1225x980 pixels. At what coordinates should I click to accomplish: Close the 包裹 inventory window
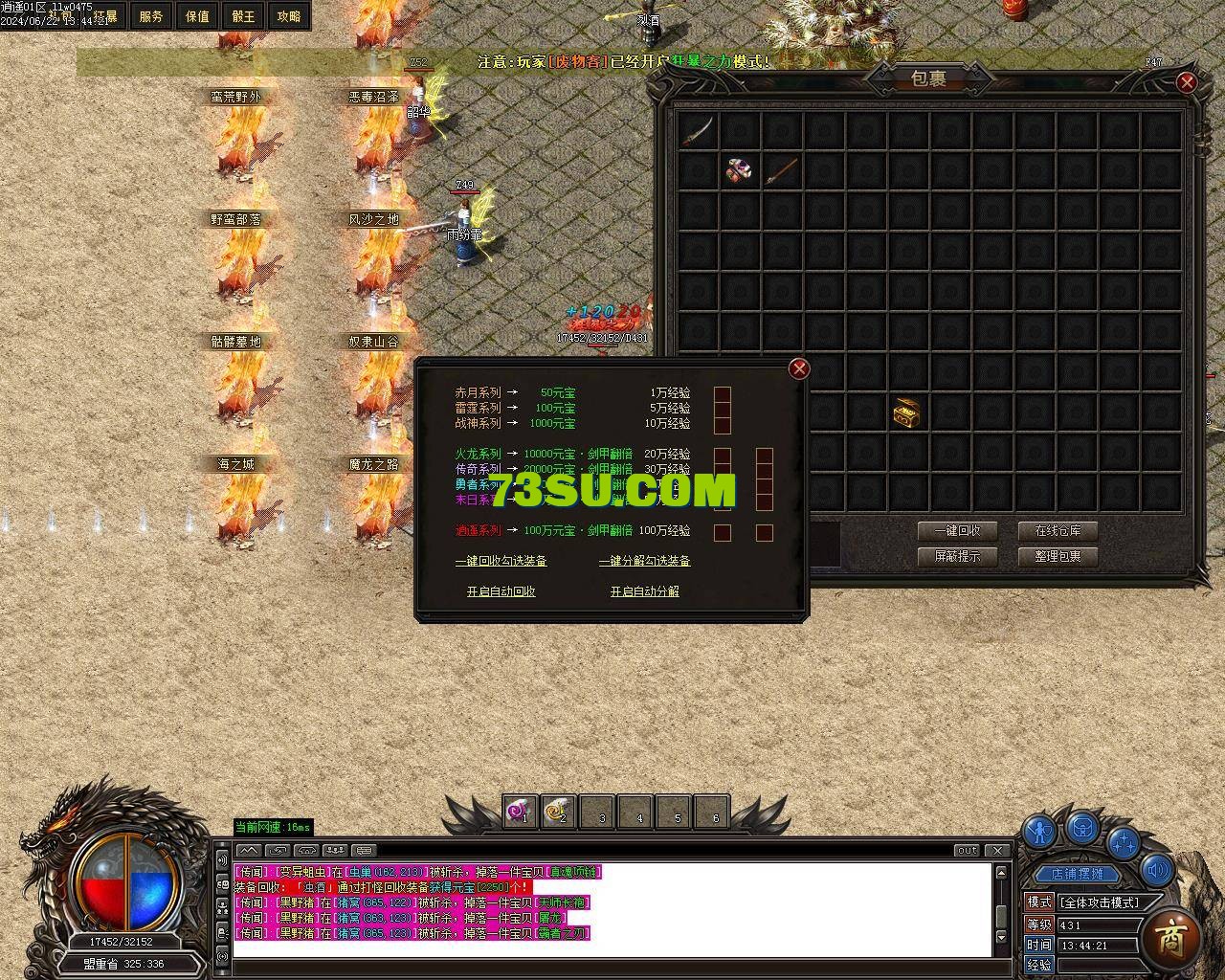coord(1187,82)
